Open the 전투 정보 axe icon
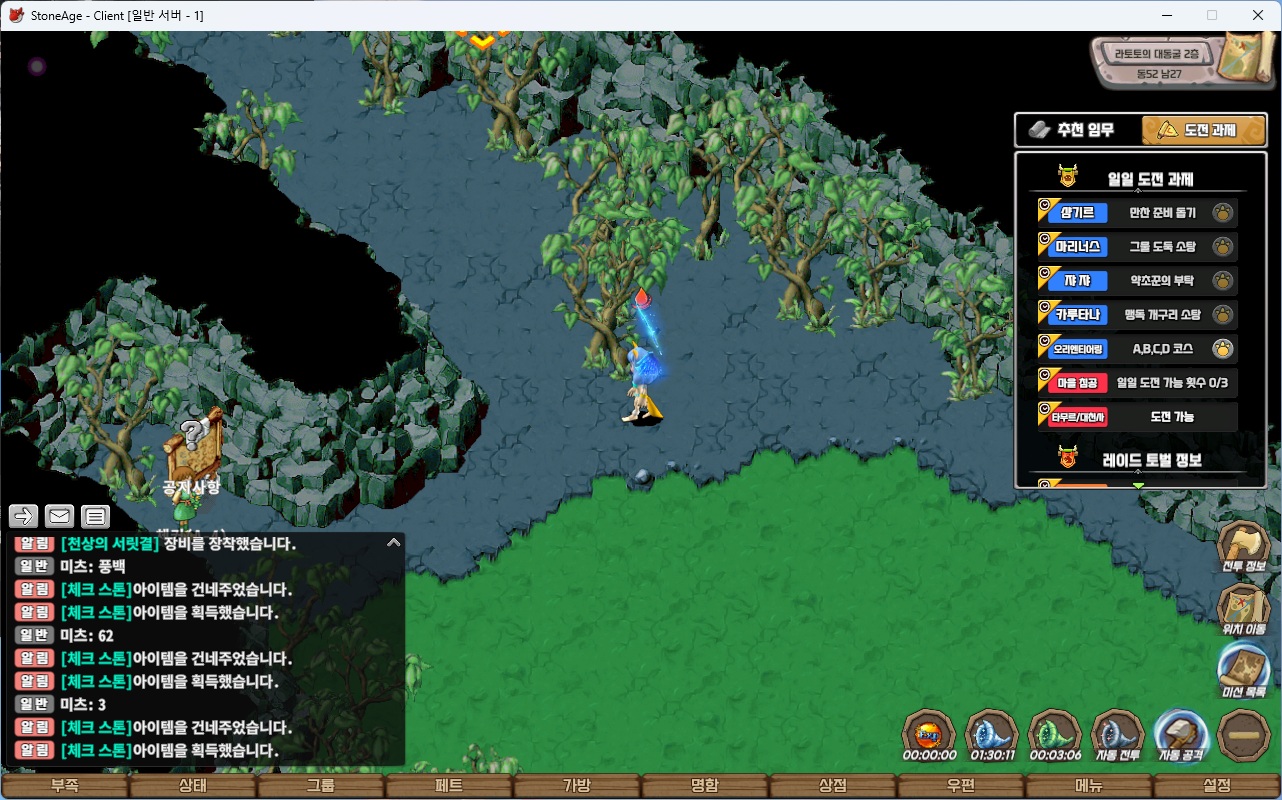This screenshot has width=1282, height=800. [1244, 546]
